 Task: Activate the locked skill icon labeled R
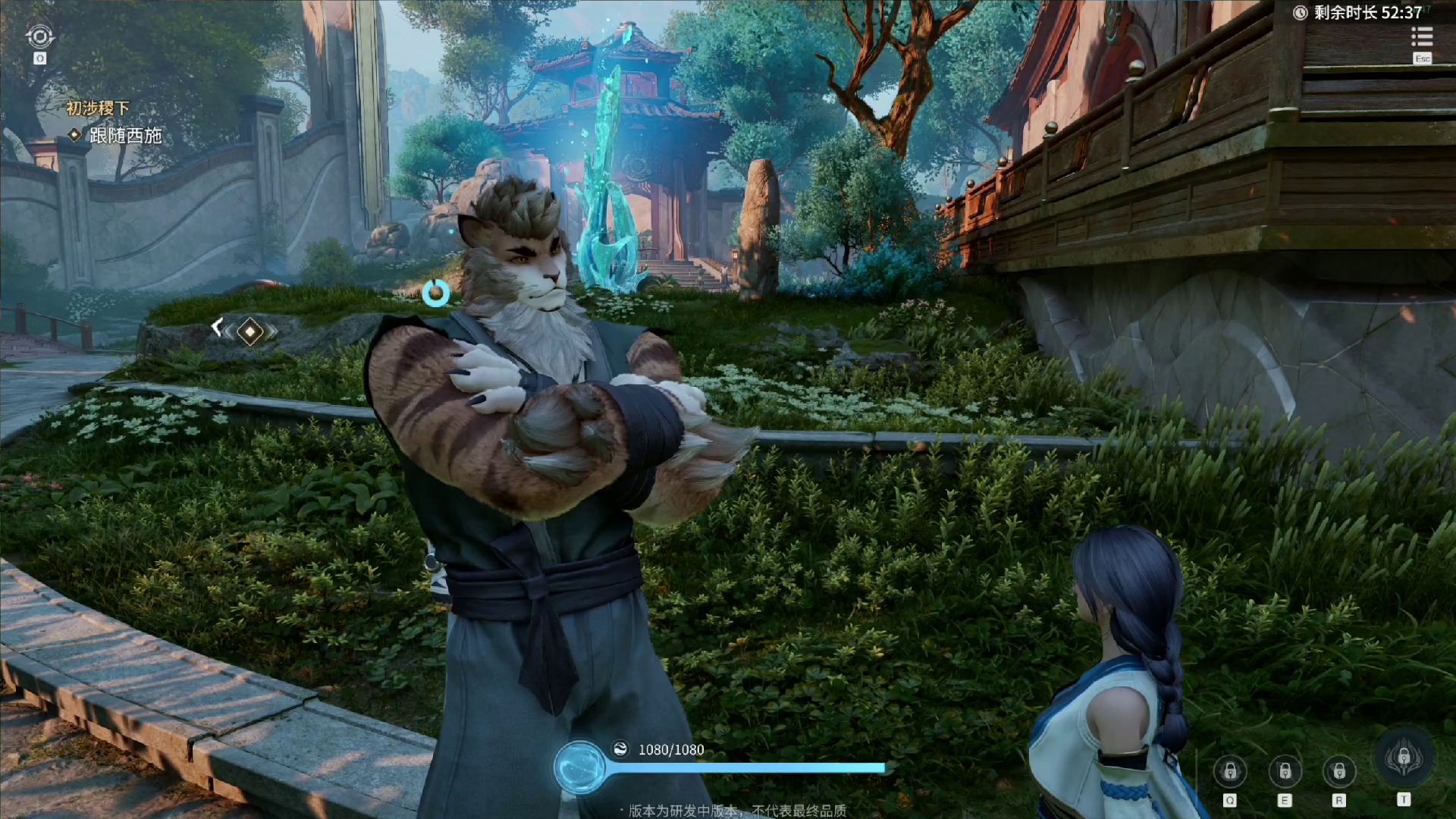(1339, 772)
